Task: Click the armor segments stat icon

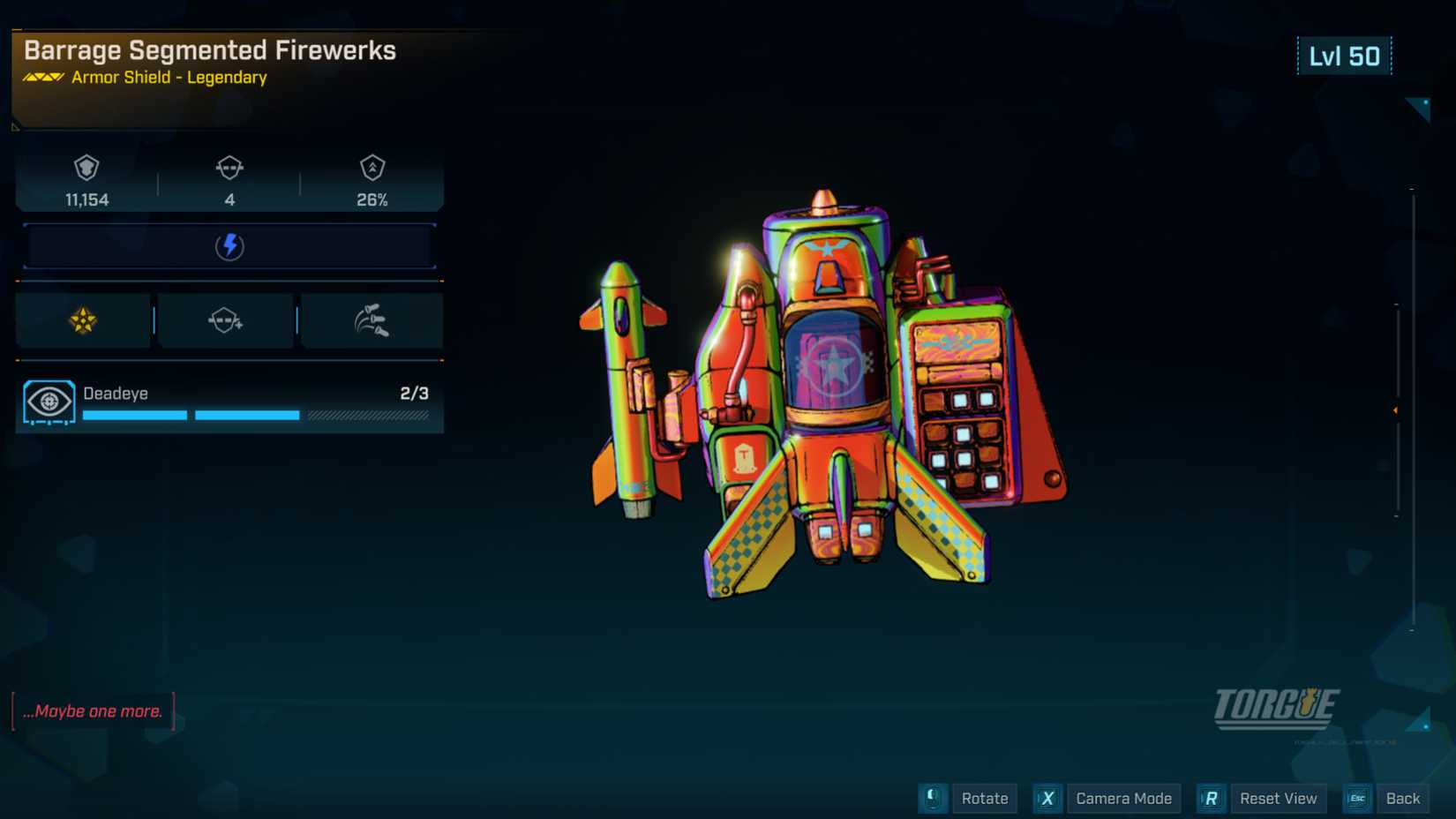Action: pyautogui.click(x=229, y=168)
